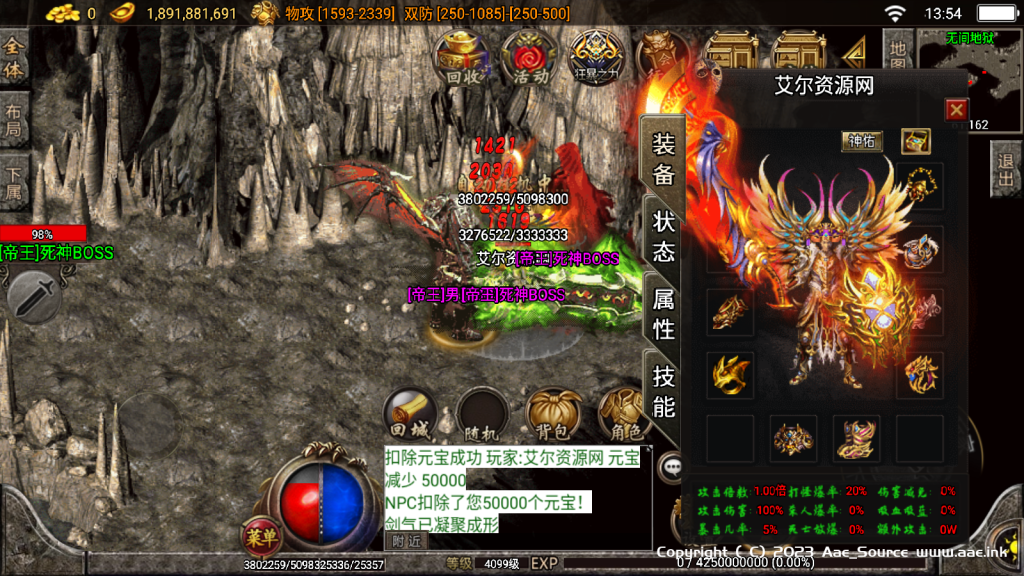Select the 附近 nearby chat channel
The image size is (1024, 576).
tap(406, 541)
